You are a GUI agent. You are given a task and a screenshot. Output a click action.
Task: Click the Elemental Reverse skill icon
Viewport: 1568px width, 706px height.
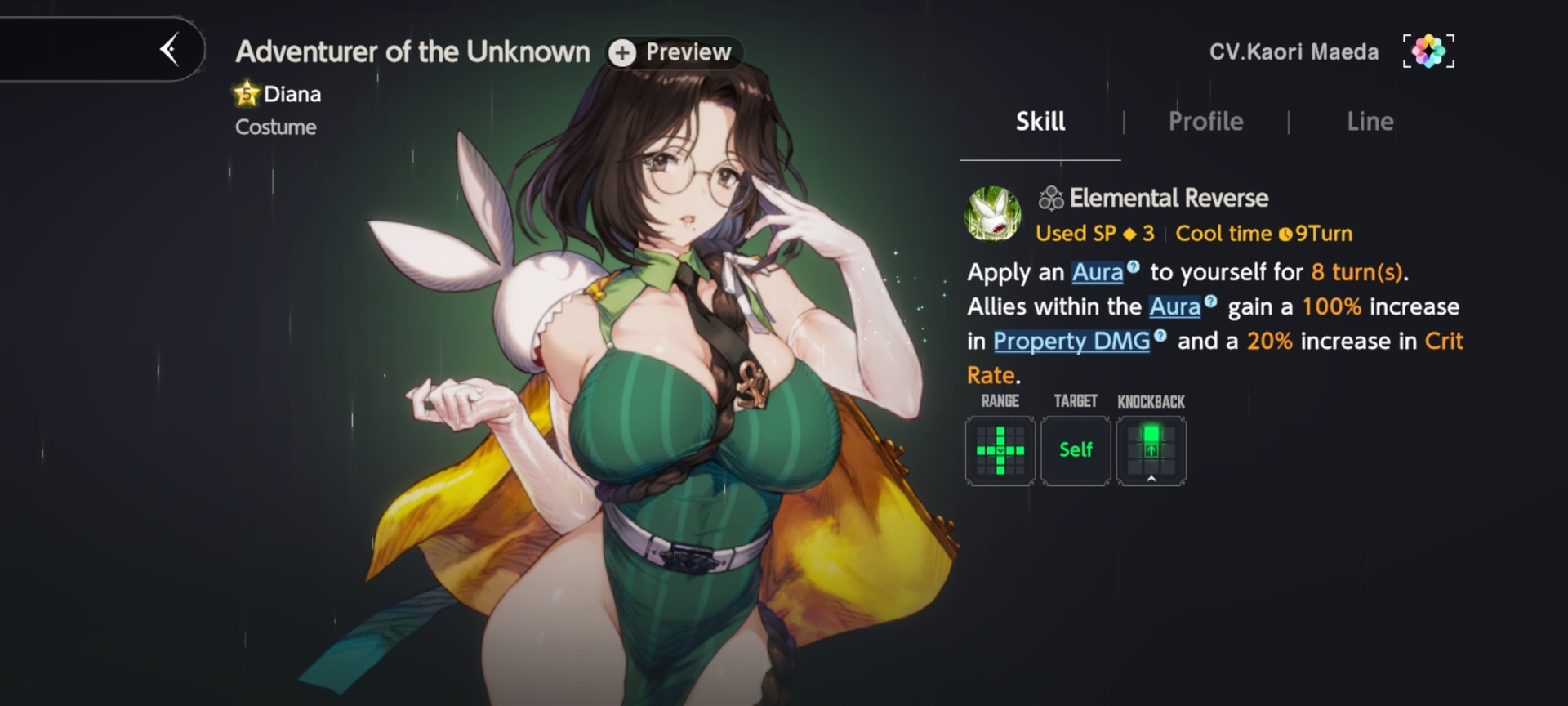[993, 214]
